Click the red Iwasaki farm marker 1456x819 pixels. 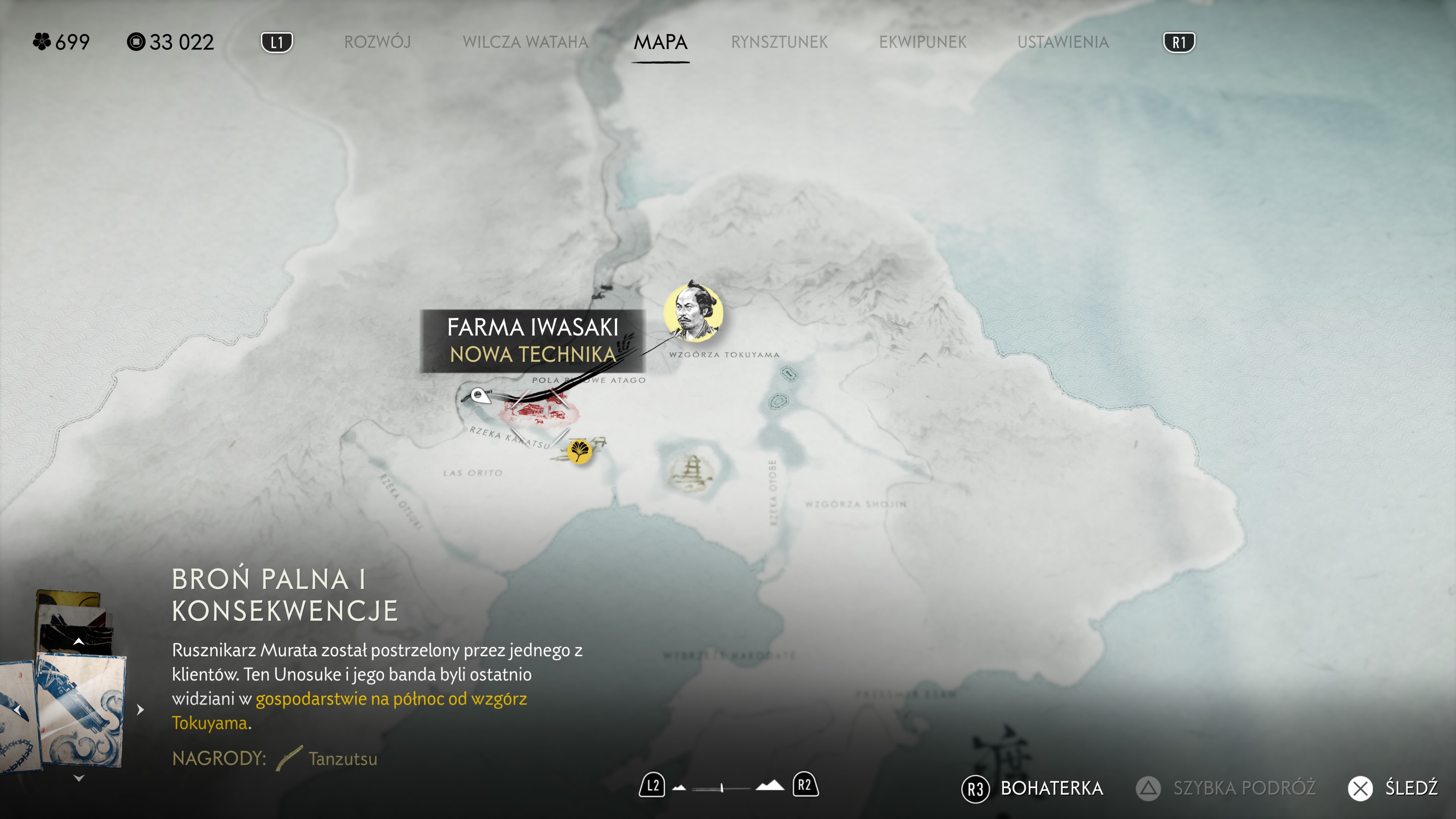[537, 412]
